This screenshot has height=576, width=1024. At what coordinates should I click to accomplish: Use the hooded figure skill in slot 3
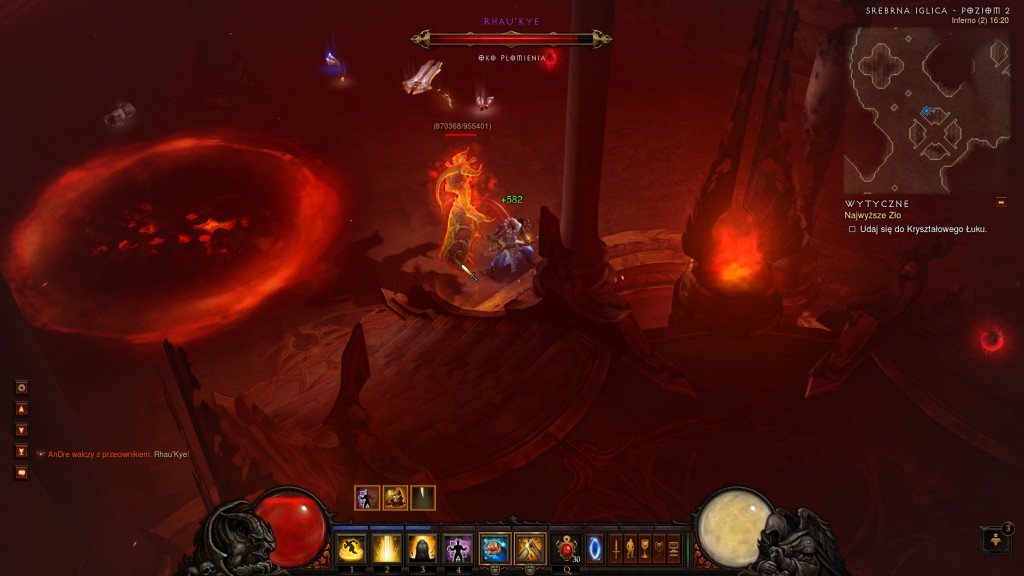tap(421, 548)
